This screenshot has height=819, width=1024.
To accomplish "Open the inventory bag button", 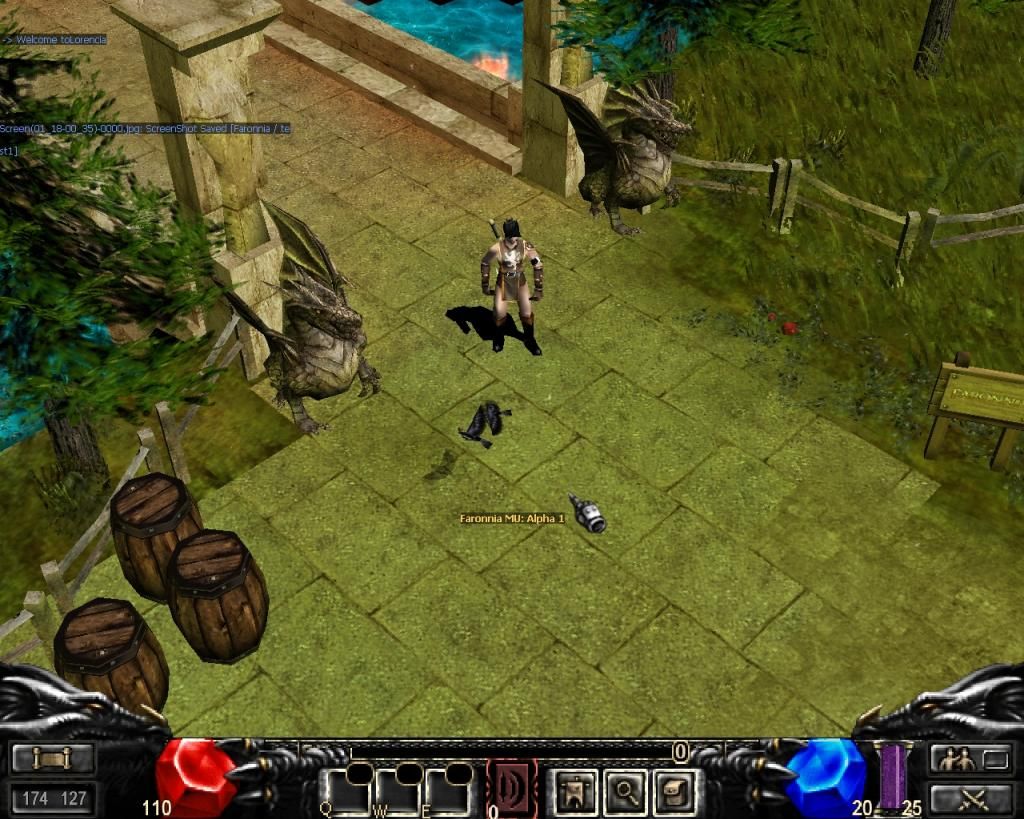I will pyautogui.click(x=677, y=792).
